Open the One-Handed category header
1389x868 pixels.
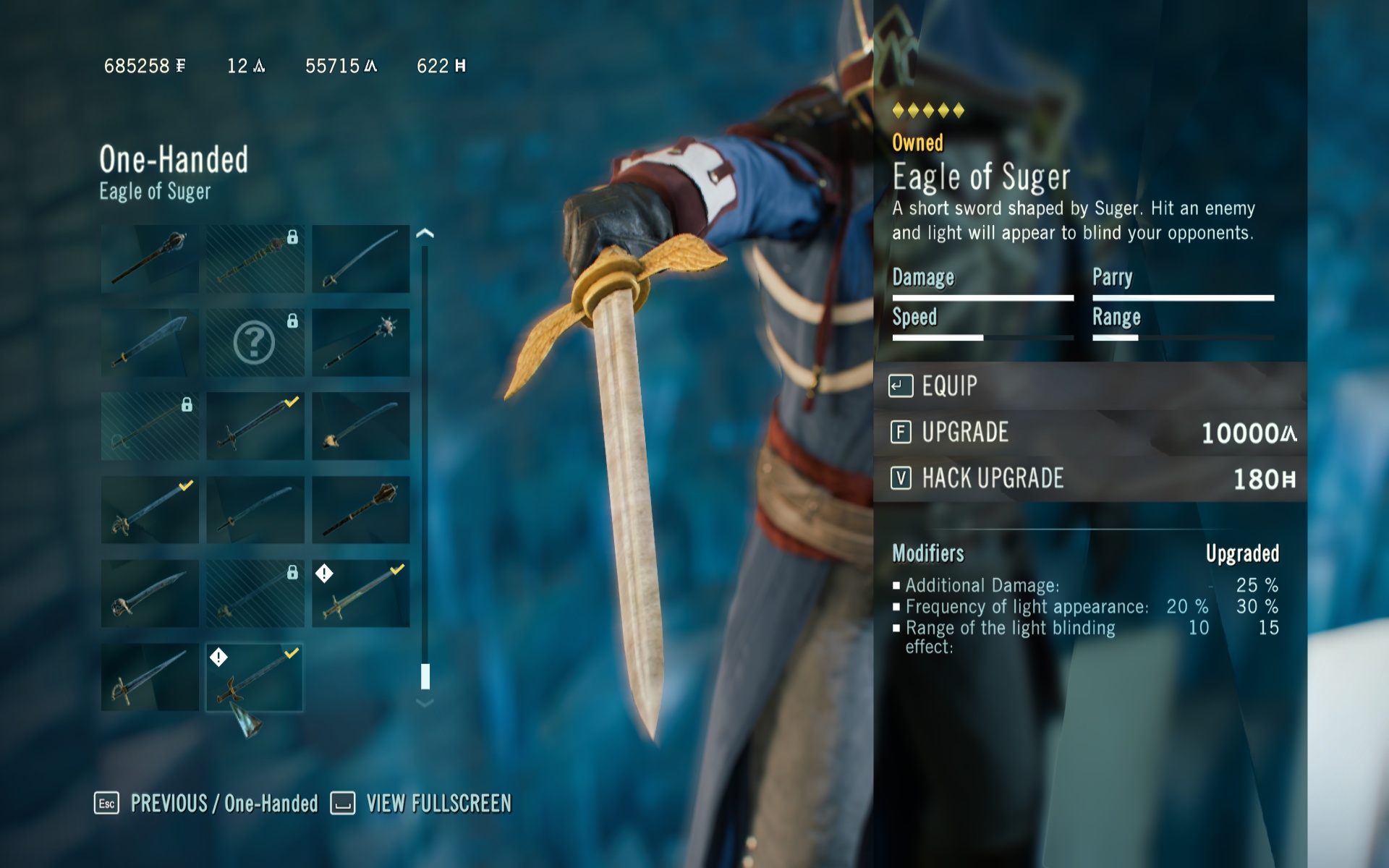[x=174, y=161]
